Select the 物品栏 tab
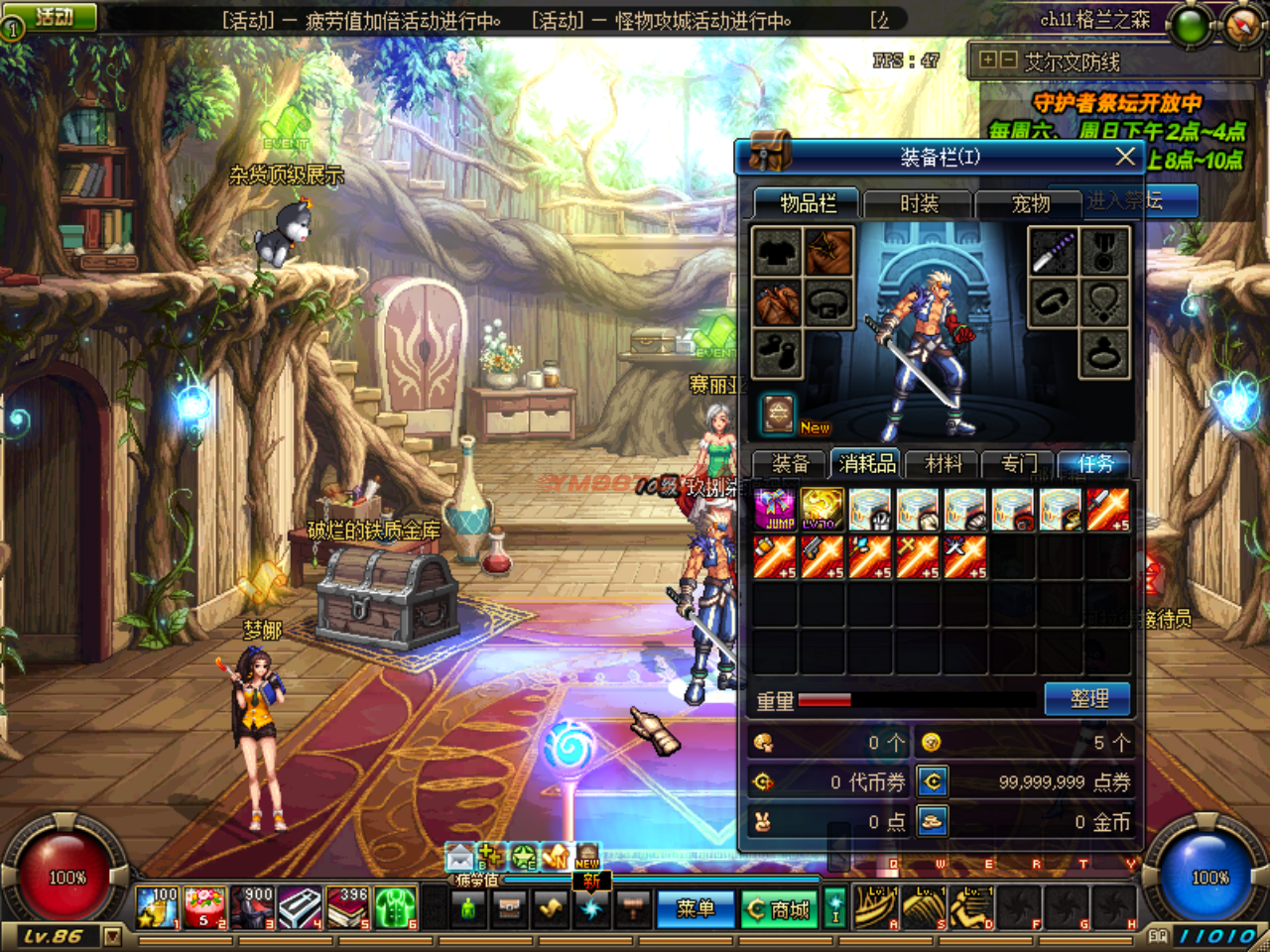The image size is (1270, 952). click(808, 203)
